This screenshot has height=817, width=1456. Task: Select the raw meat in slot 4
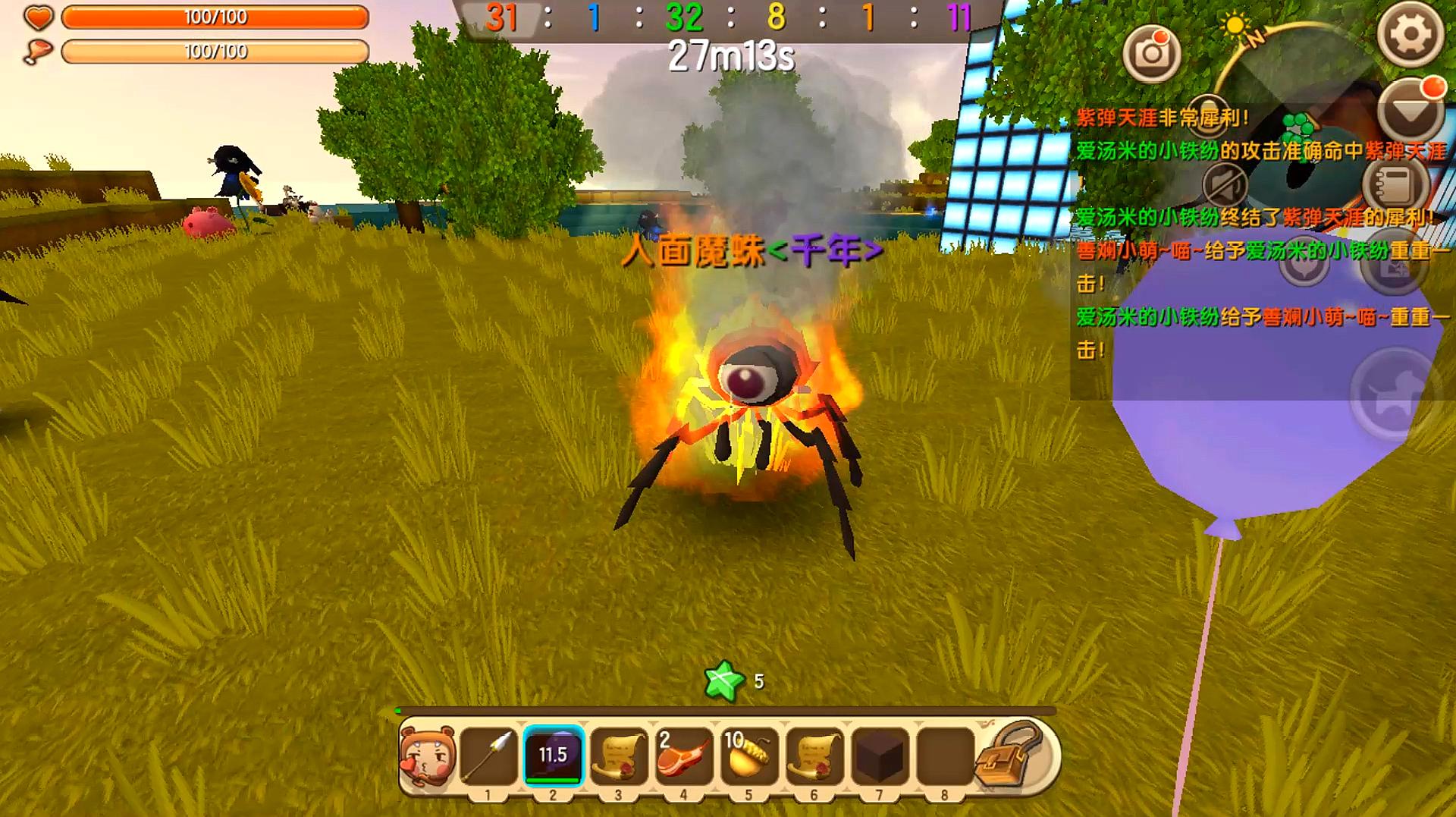point(683,756)
